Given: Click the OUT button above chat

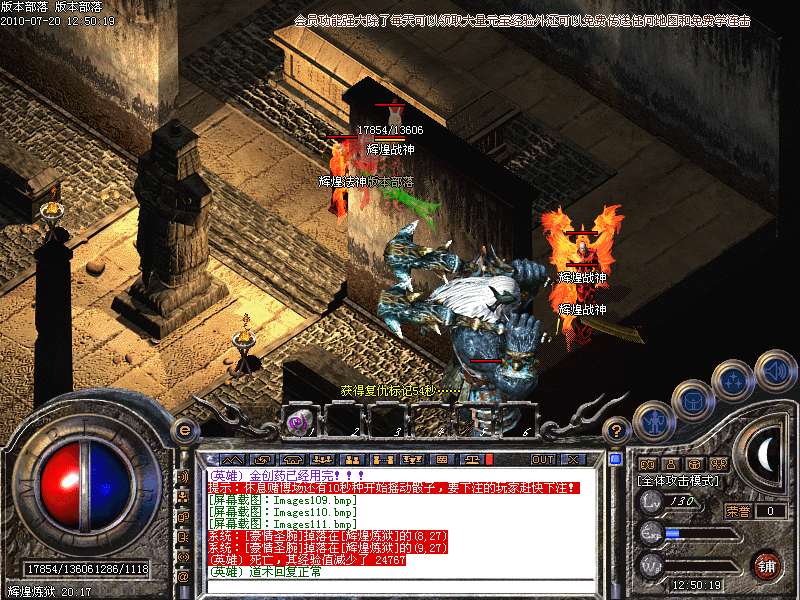Looking at the screenshot, I should point(542,459).
